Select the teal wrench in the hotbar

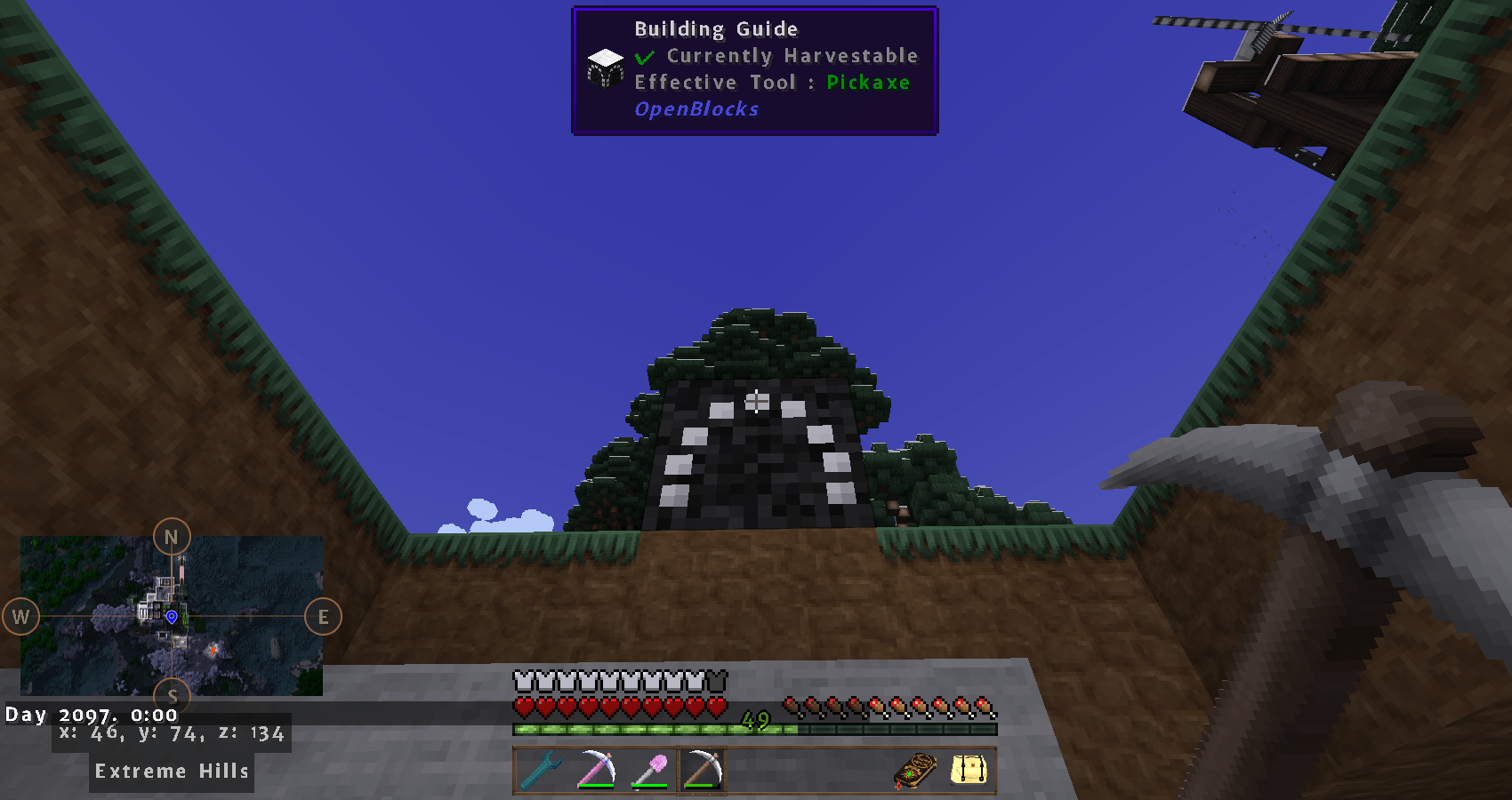542,770
